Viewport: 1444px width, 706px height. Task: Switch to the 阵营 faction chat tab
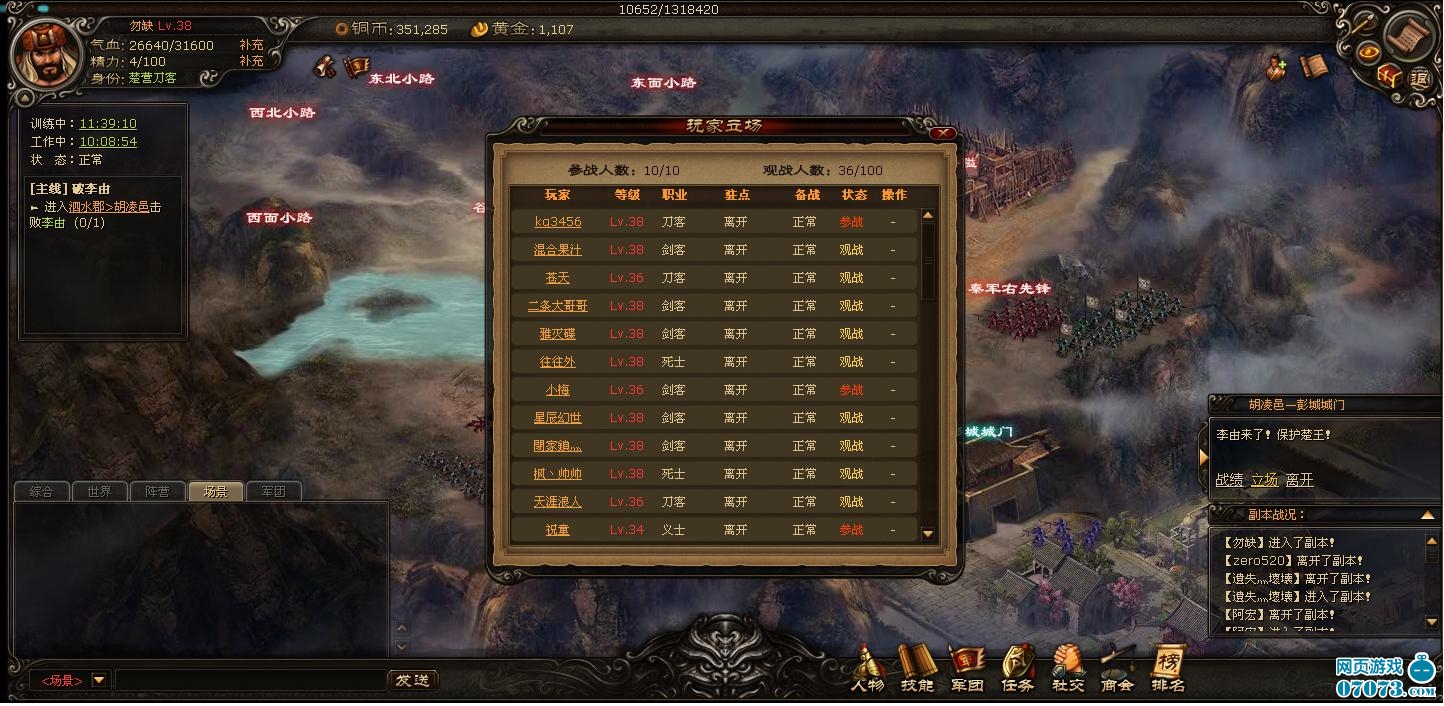coord(157,491)
